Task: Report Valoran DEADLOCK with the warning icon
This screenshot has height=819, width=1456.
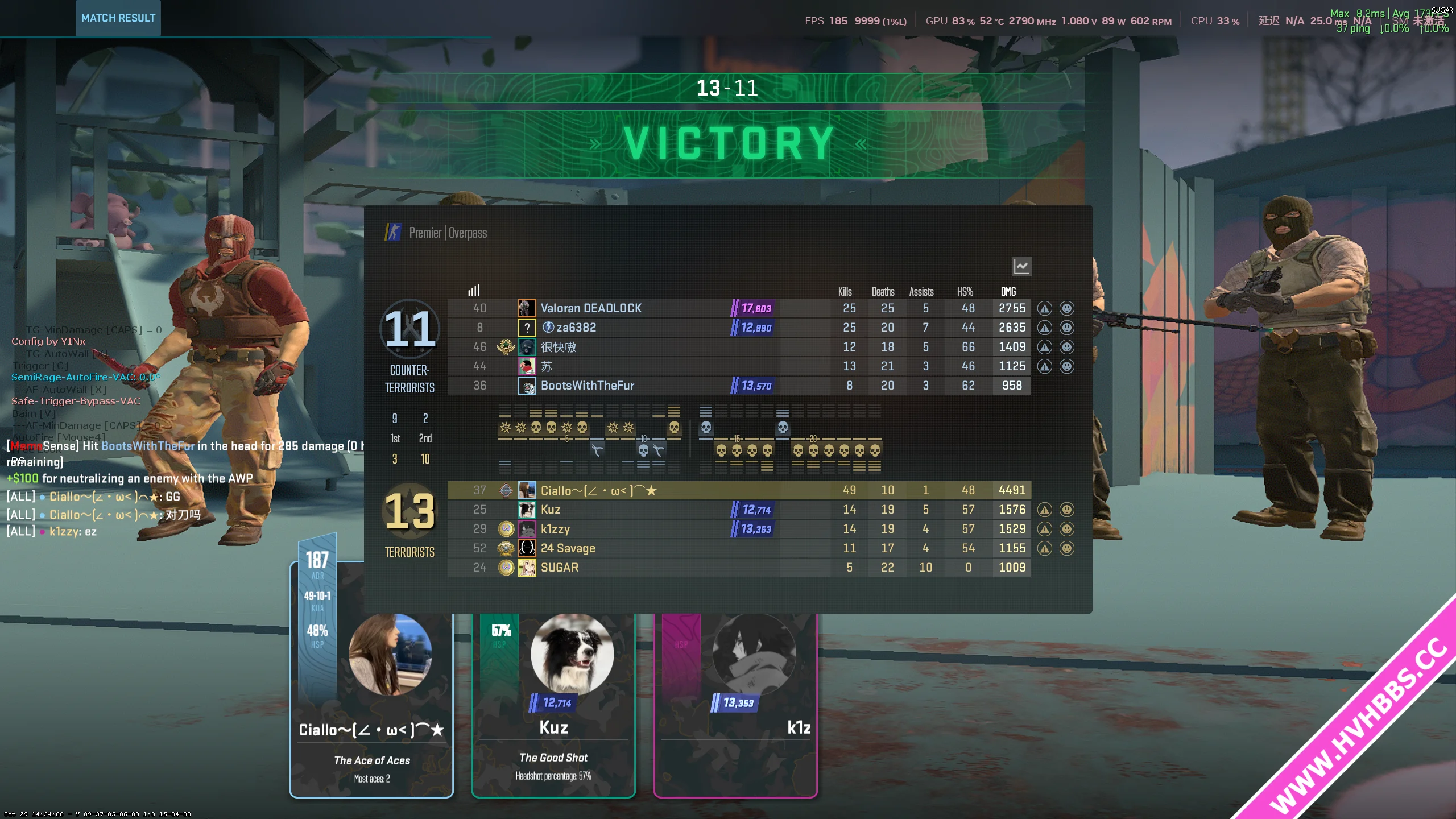Action: click(1044, 308)
